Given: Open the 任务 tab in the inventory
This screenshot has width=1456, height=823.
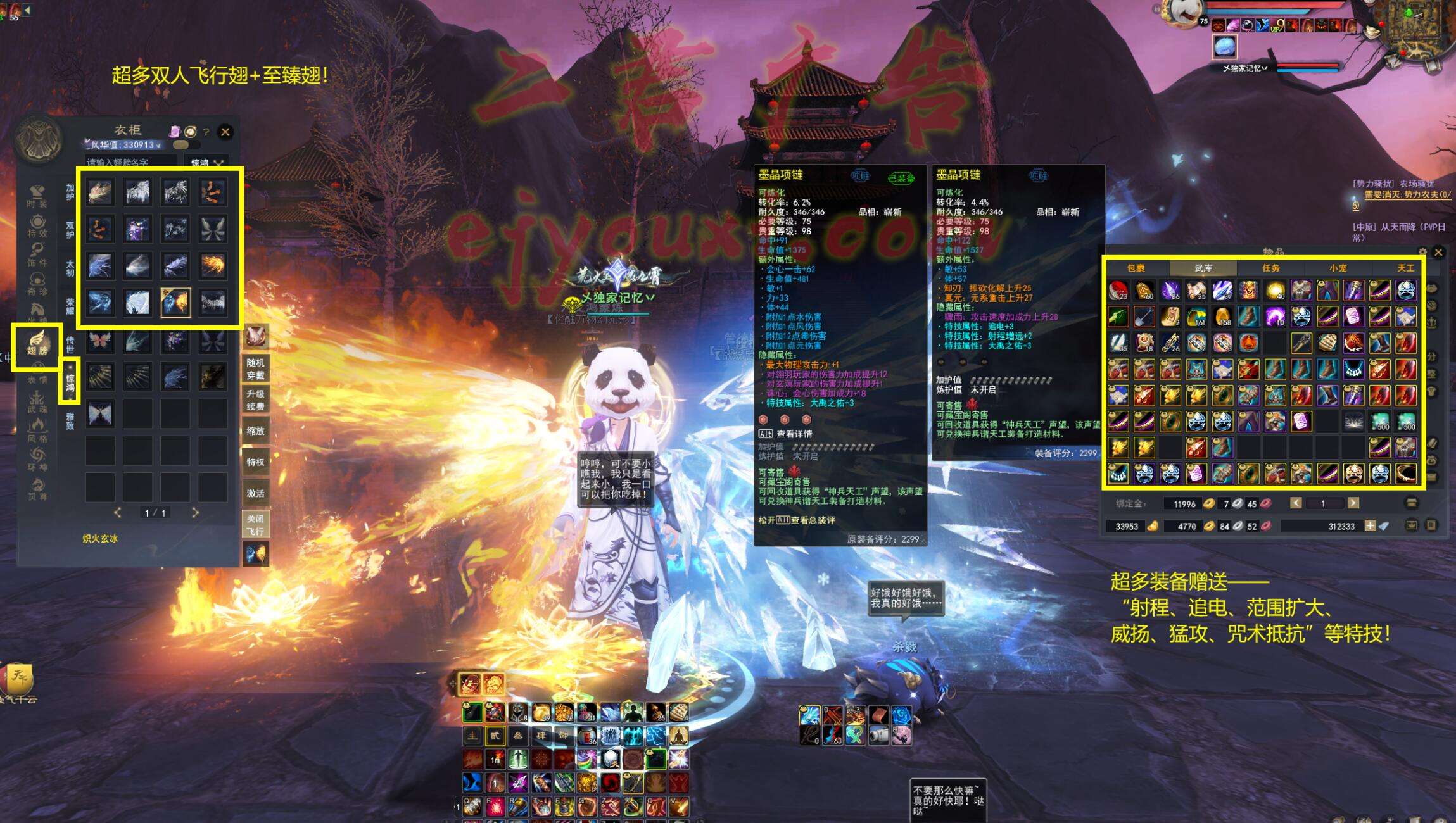Looking at the screenshot, I should [x=1270, y=268].
